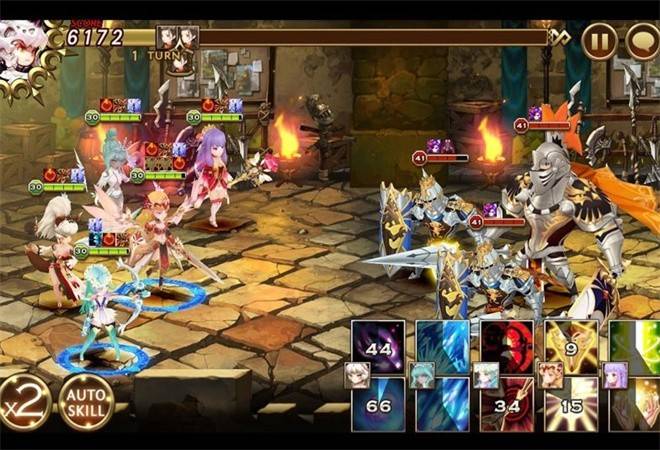Use the blue beam skill showing cooldown 66
The image size is (660, 450).
(378, 405)
